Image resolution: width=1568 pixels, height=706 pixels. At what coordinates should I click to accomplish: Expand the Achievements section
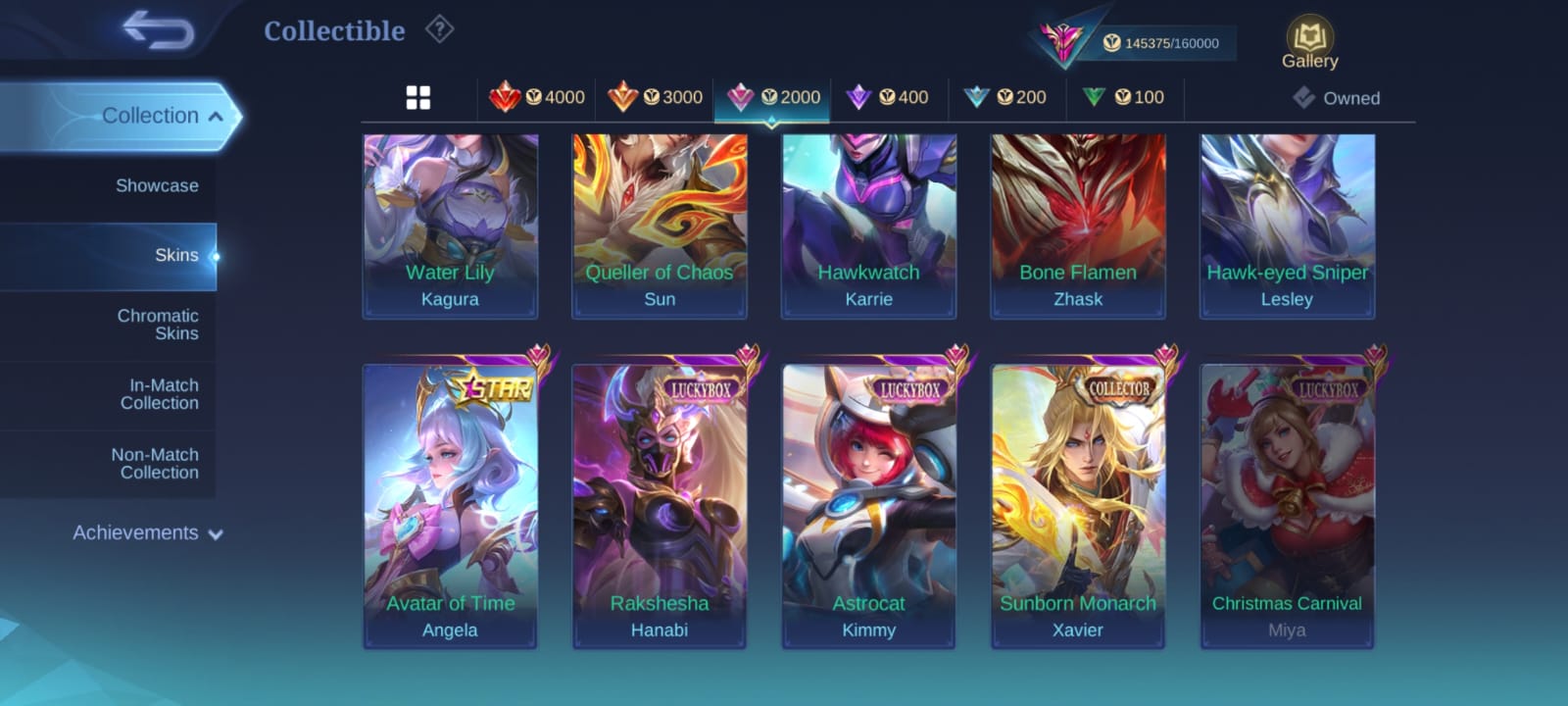point(147,533)
